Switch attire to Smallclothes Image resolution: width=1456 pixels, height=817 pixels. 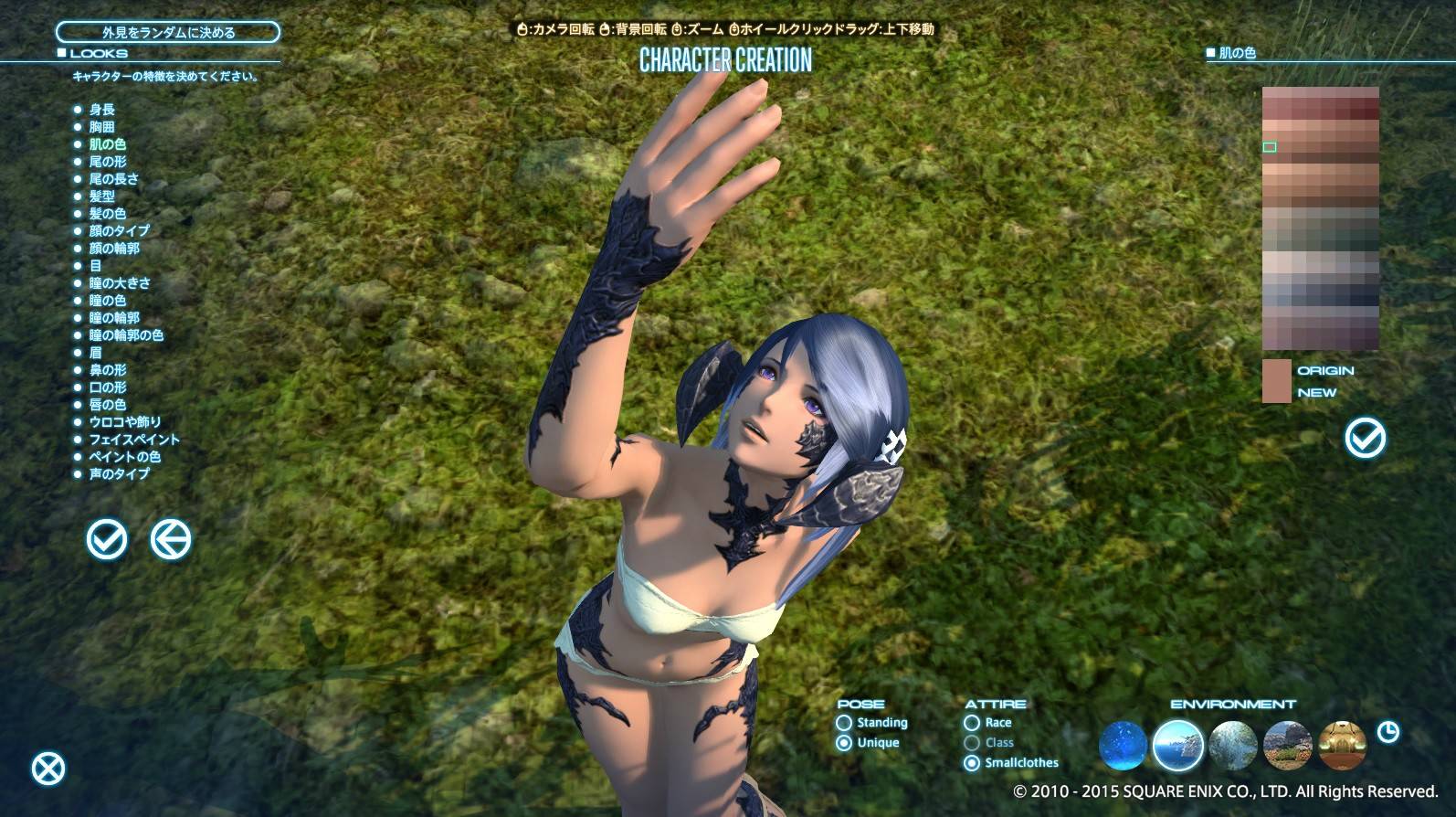[970, 761]
